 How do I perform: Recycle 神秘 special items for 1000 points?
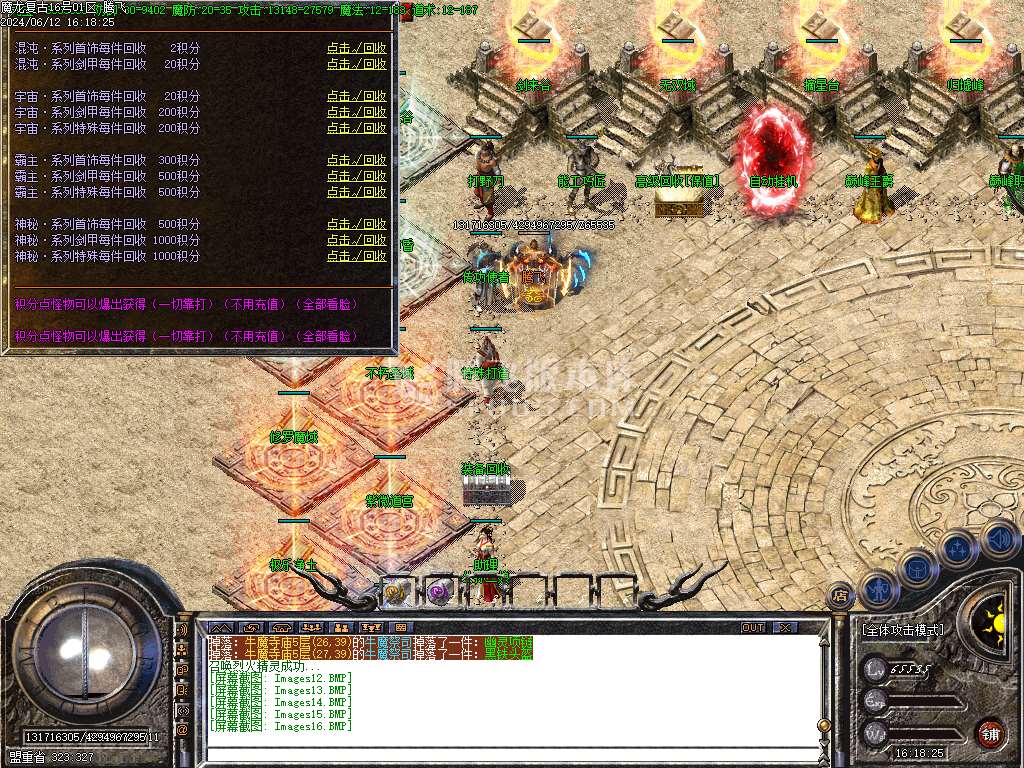click(x=356, y=257)
